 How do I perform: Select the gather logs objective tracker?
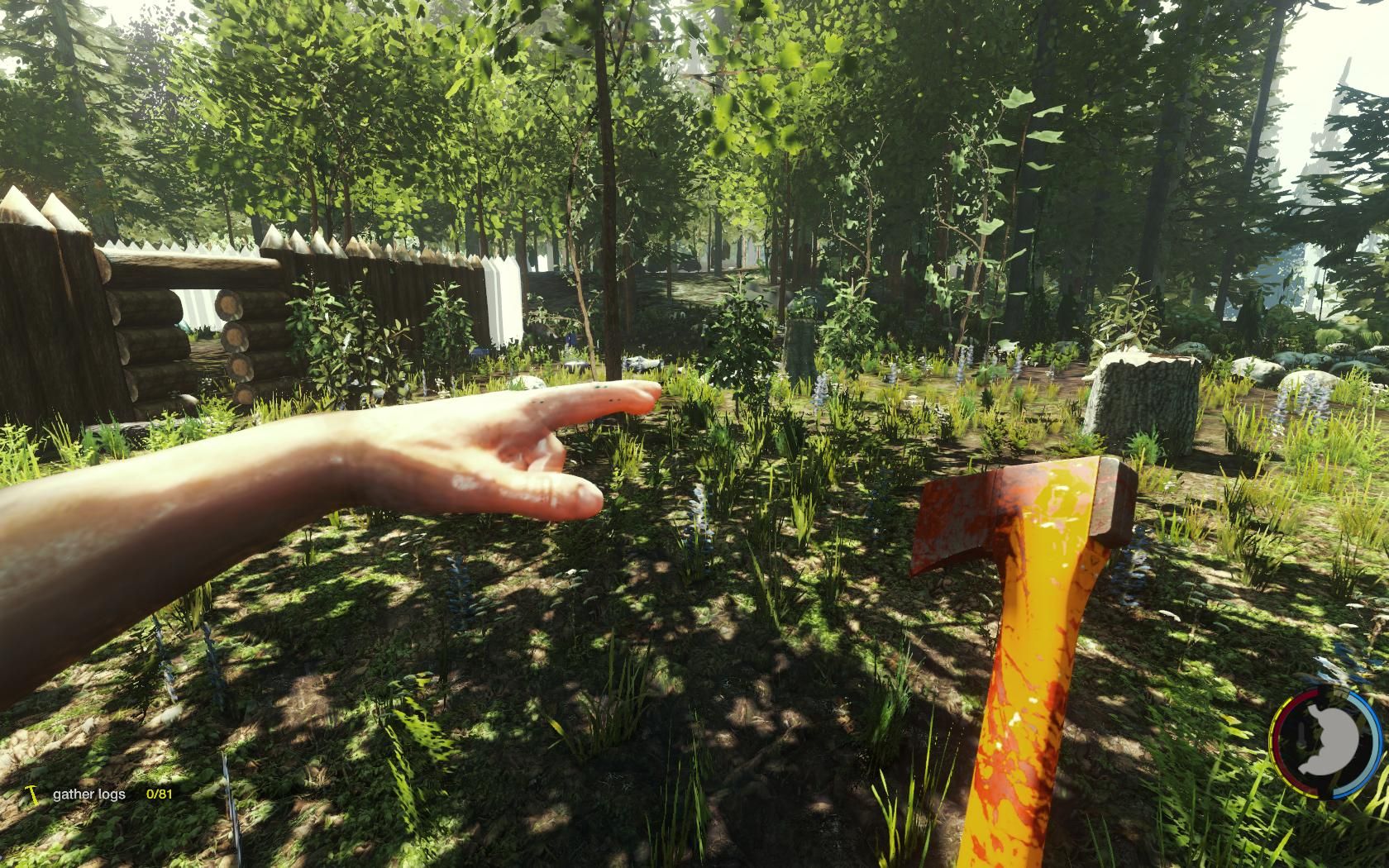coord(89,794)
